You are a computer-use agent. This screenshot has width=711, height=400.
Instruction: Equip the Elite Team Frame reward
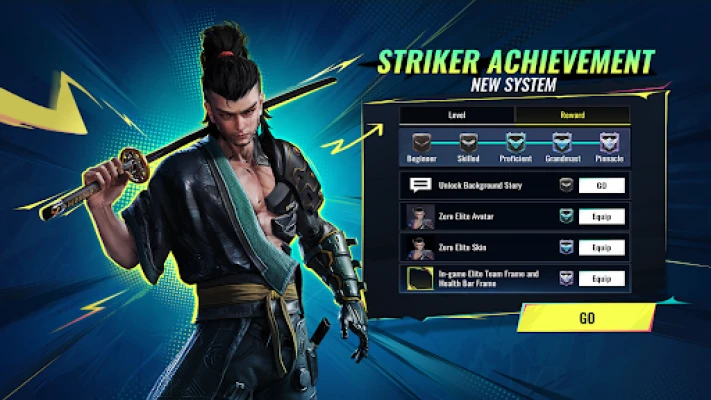click(x=601, y=278)
